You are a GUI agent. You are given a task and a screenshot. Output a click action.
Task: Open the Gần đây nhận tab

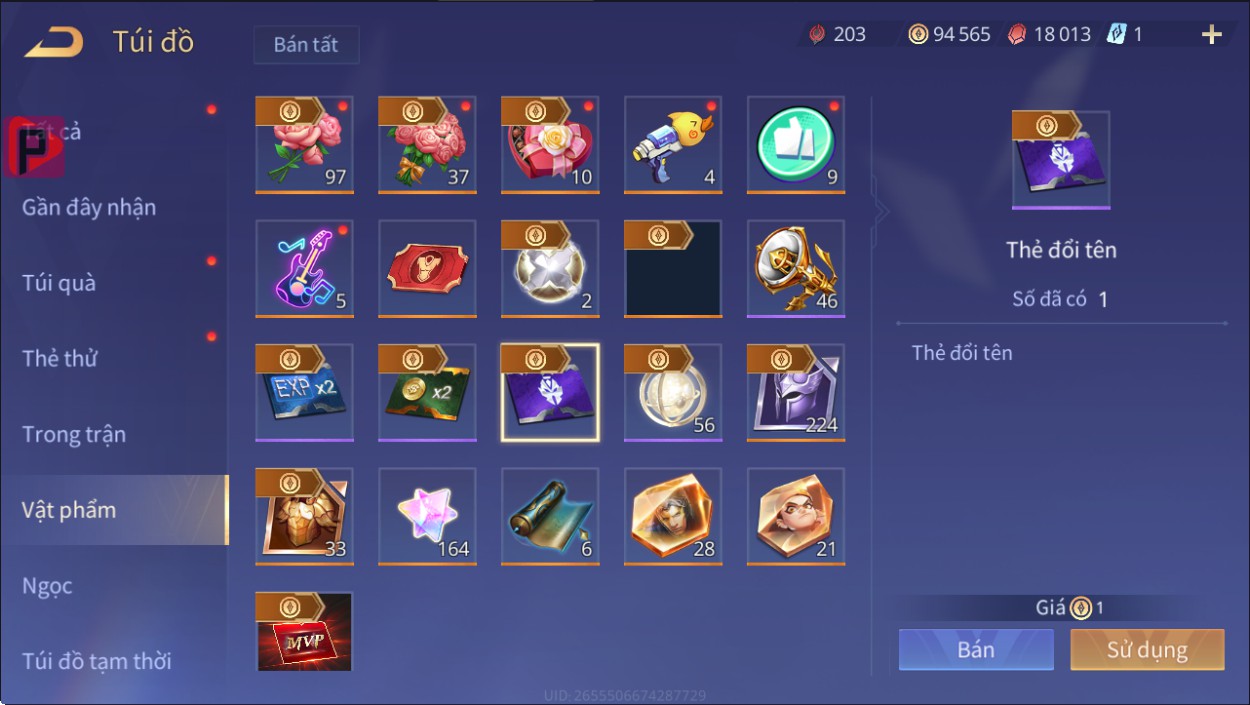tap(89, 208)
